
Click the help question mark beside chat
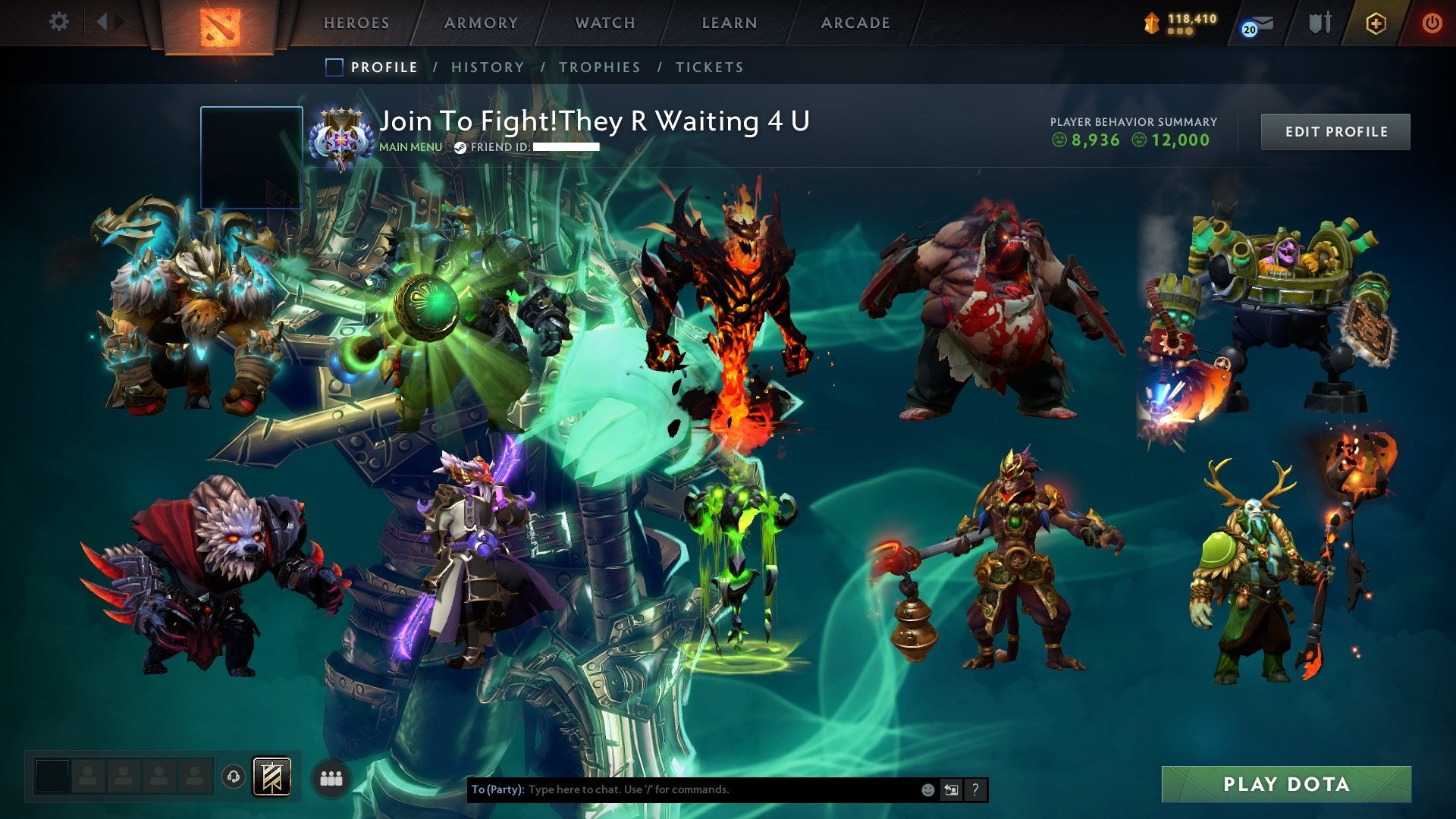[x=975, y=789]
